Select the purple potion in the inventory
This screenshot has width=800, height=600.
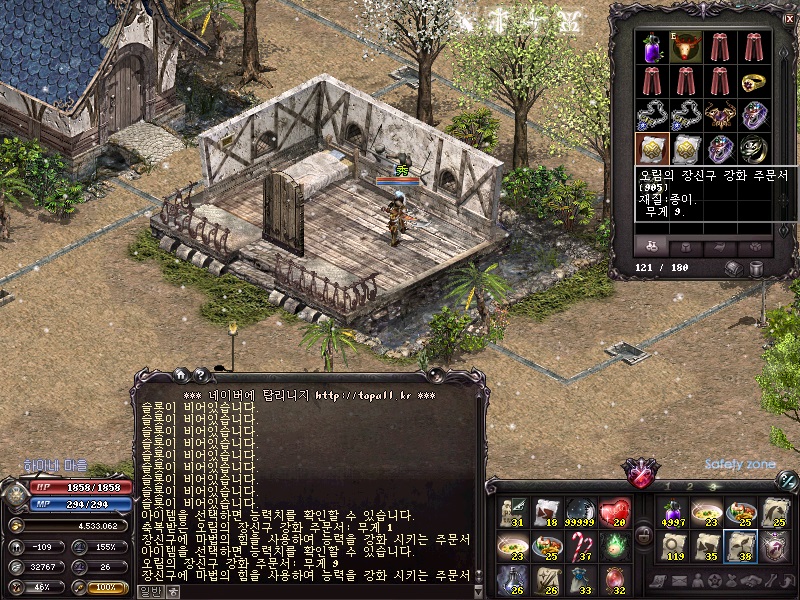pyautogui.click(x=653, y=47)
